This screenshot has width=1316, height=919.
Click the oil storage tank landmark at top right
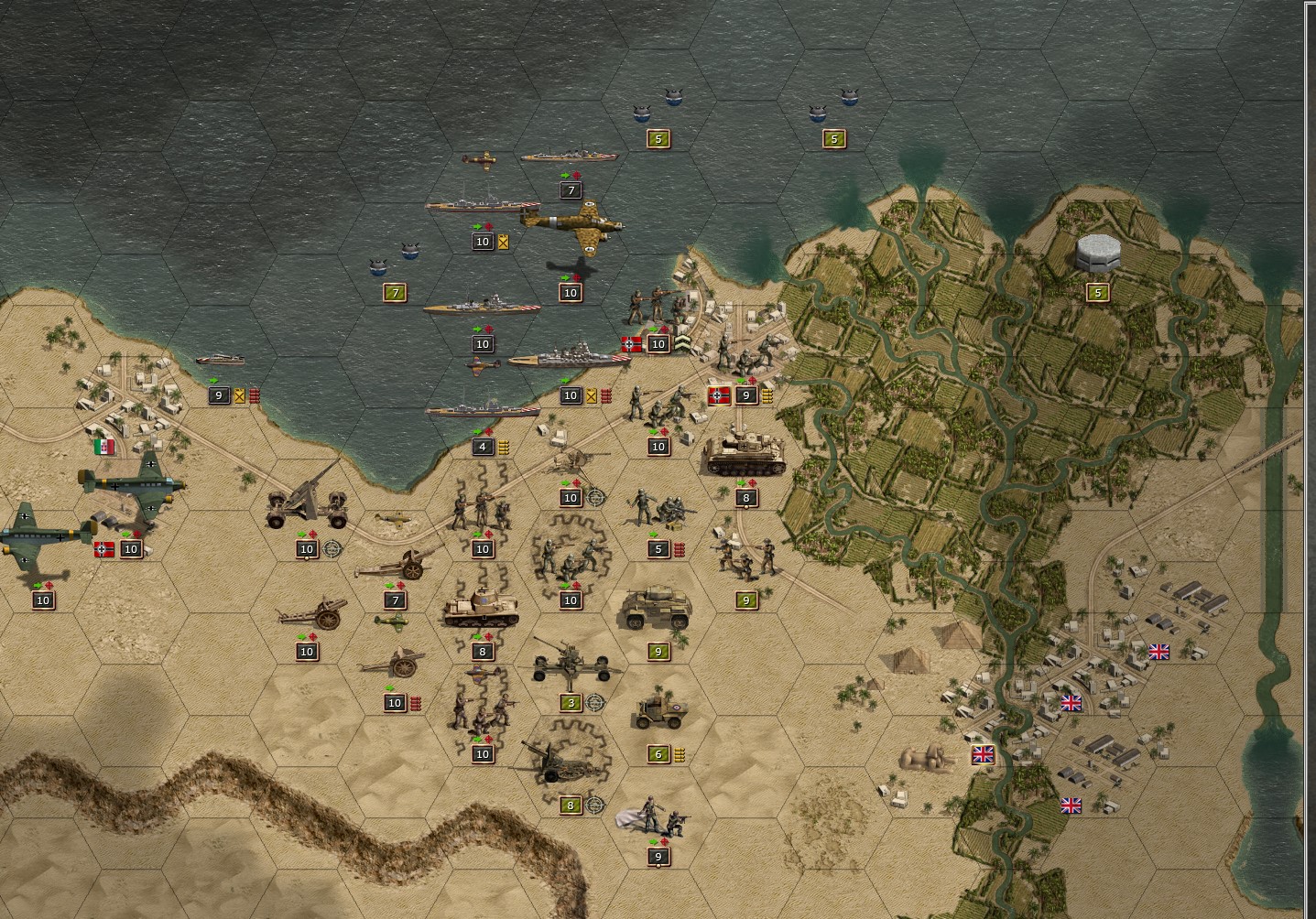tap(1096, 254)
